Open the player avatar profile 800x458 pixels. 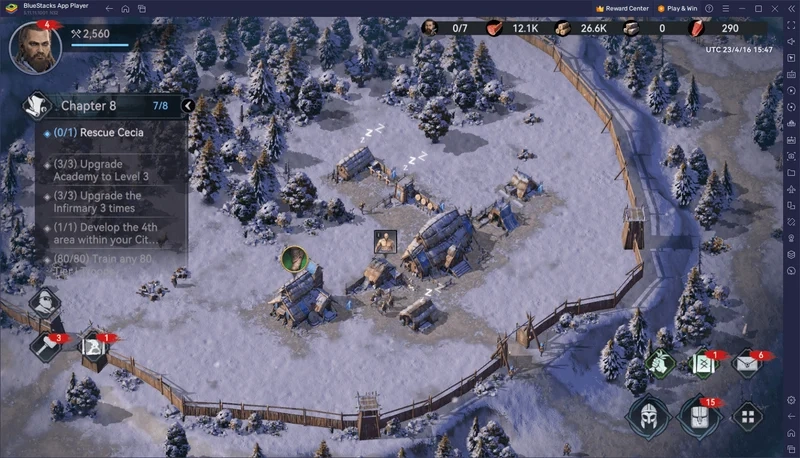pos(35,47)
